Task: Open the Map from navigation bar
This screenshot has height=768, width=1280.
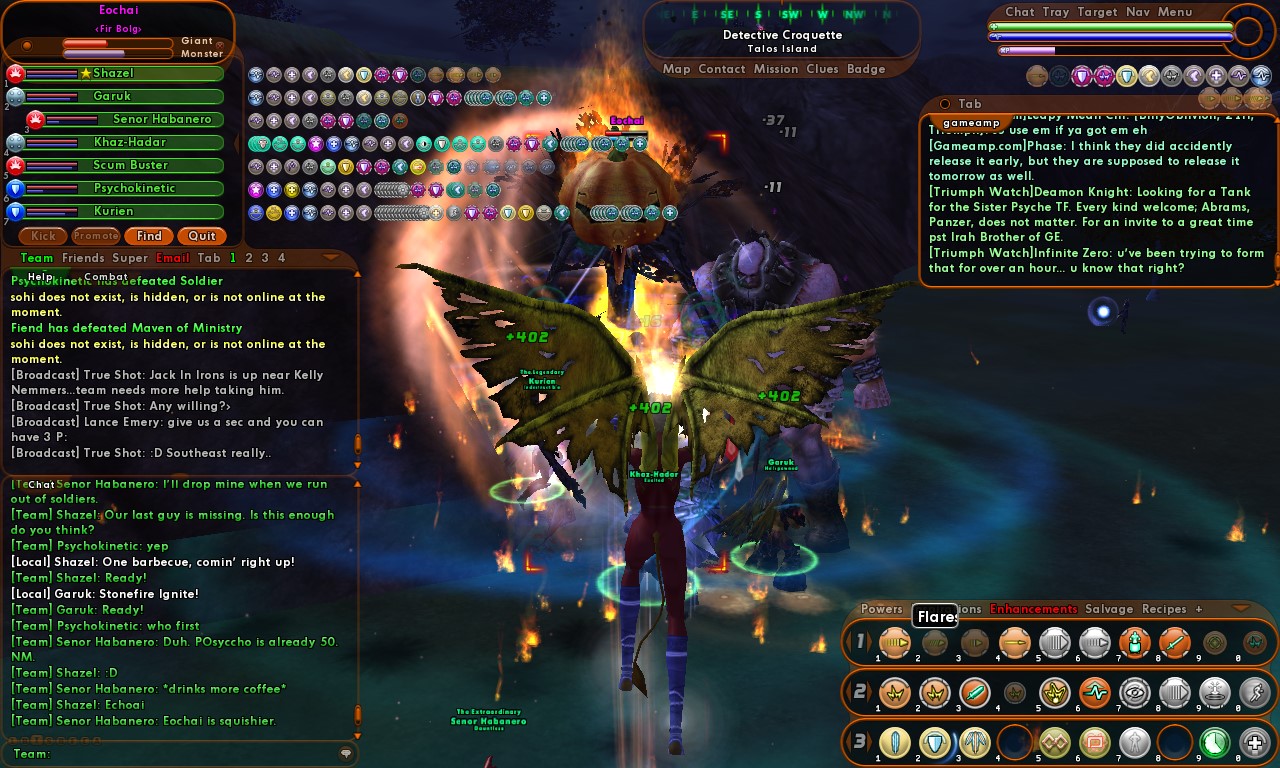Action: pos(677,69)
